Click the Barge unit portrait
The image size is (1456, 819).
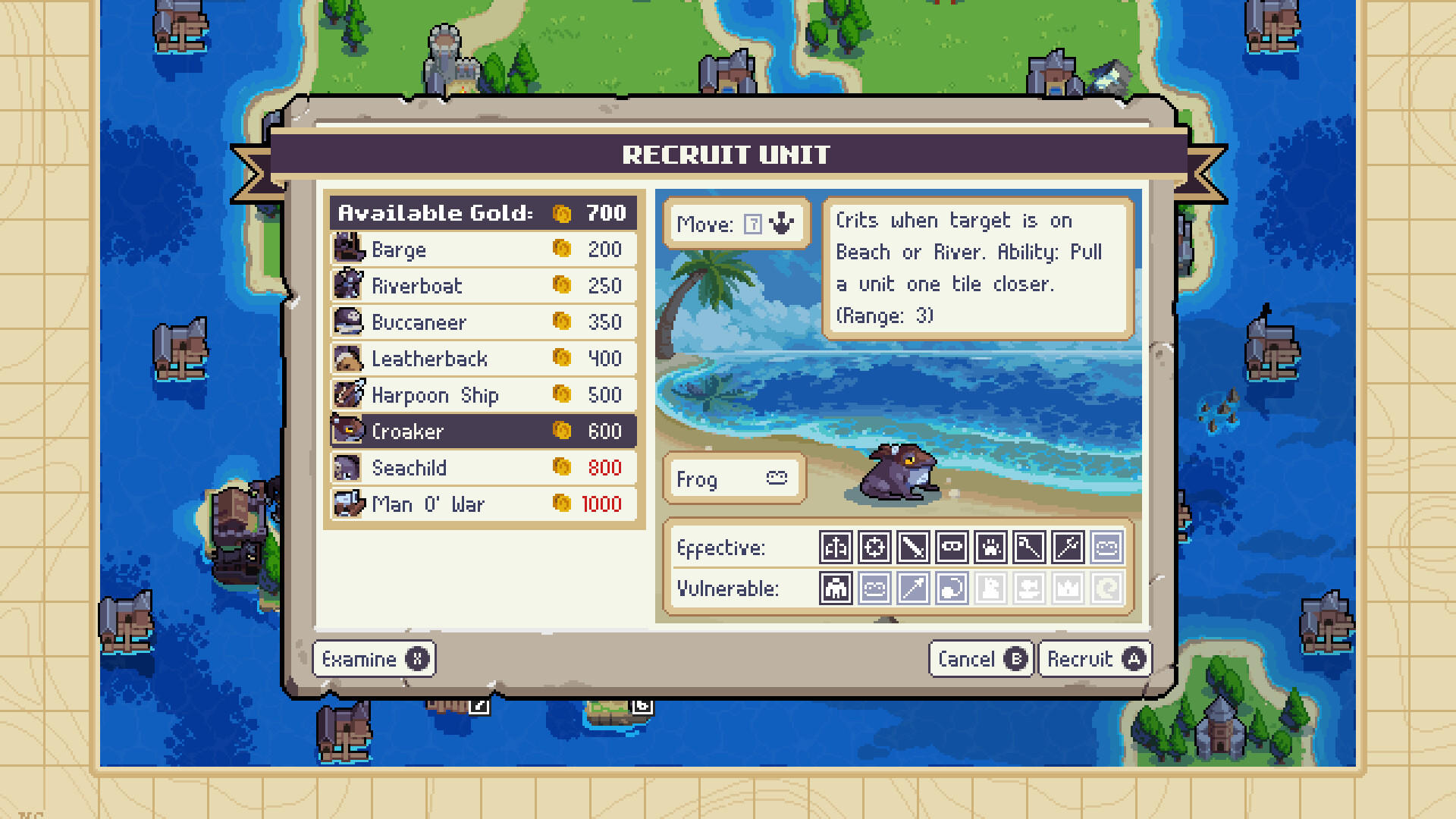click(x=348, y=249)
